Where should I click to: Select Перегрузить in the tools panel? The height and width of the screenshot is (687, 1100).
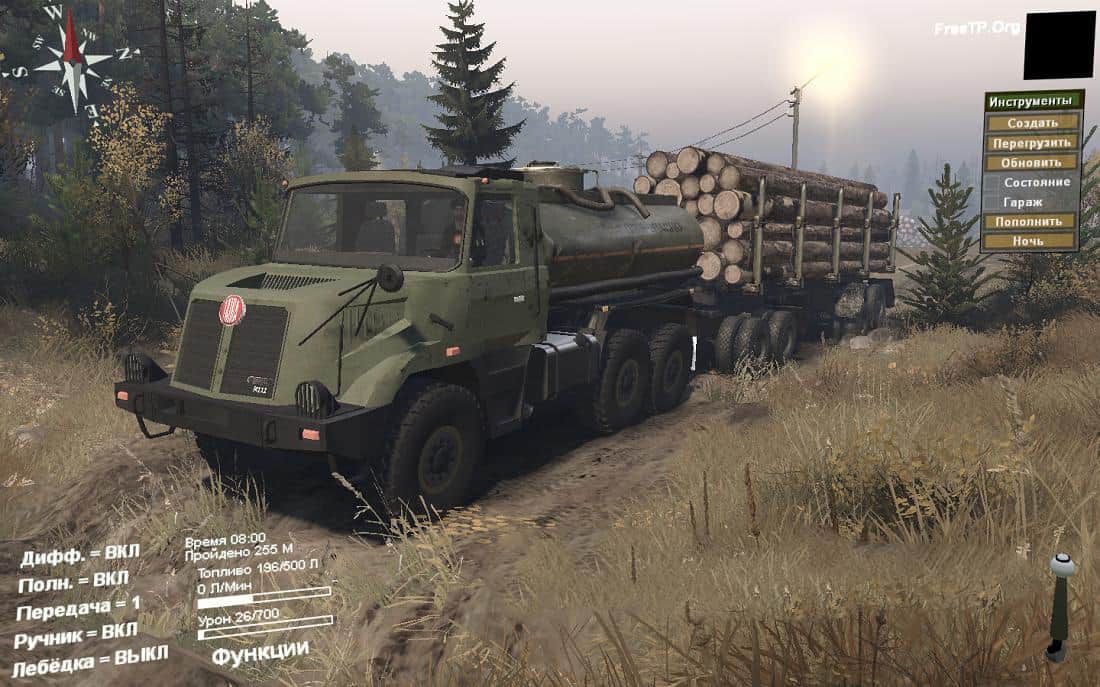pyautogui.click(x=1032, y=142)
